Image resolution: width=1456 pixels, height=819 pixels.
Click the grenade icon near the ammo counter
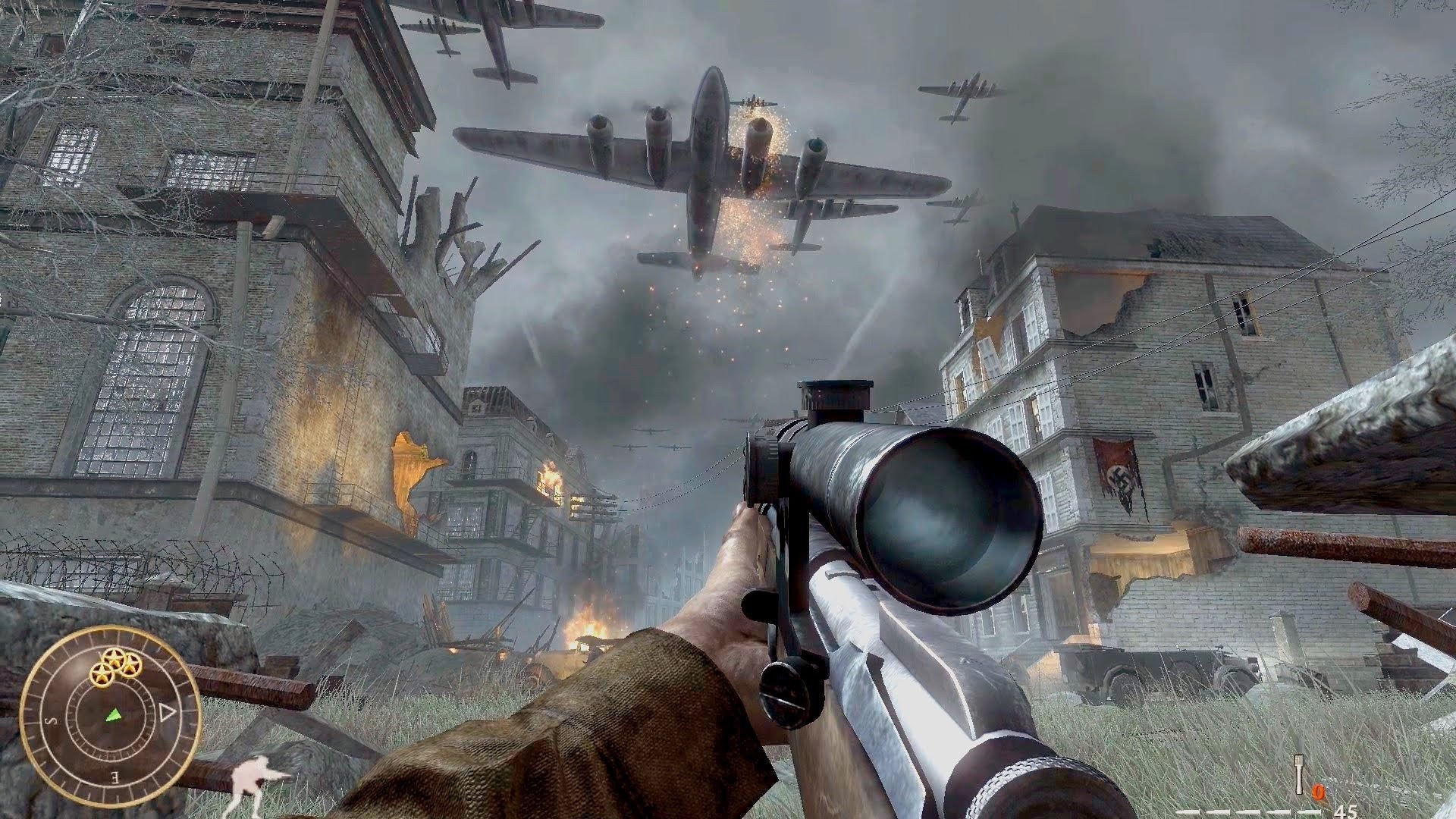click(1299, 775)
